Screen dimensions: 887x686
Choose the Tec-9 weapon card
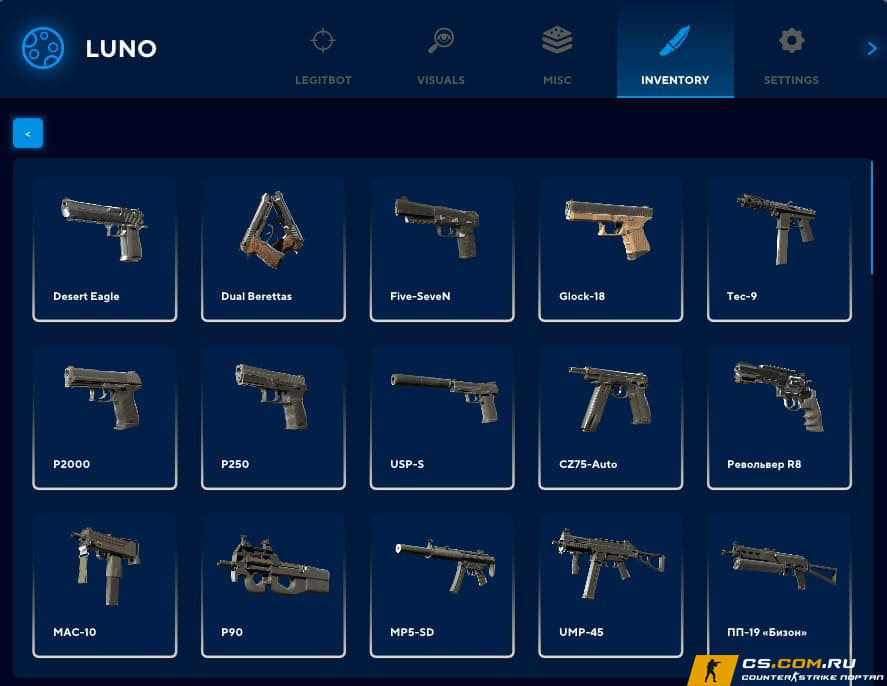point(779,249)
